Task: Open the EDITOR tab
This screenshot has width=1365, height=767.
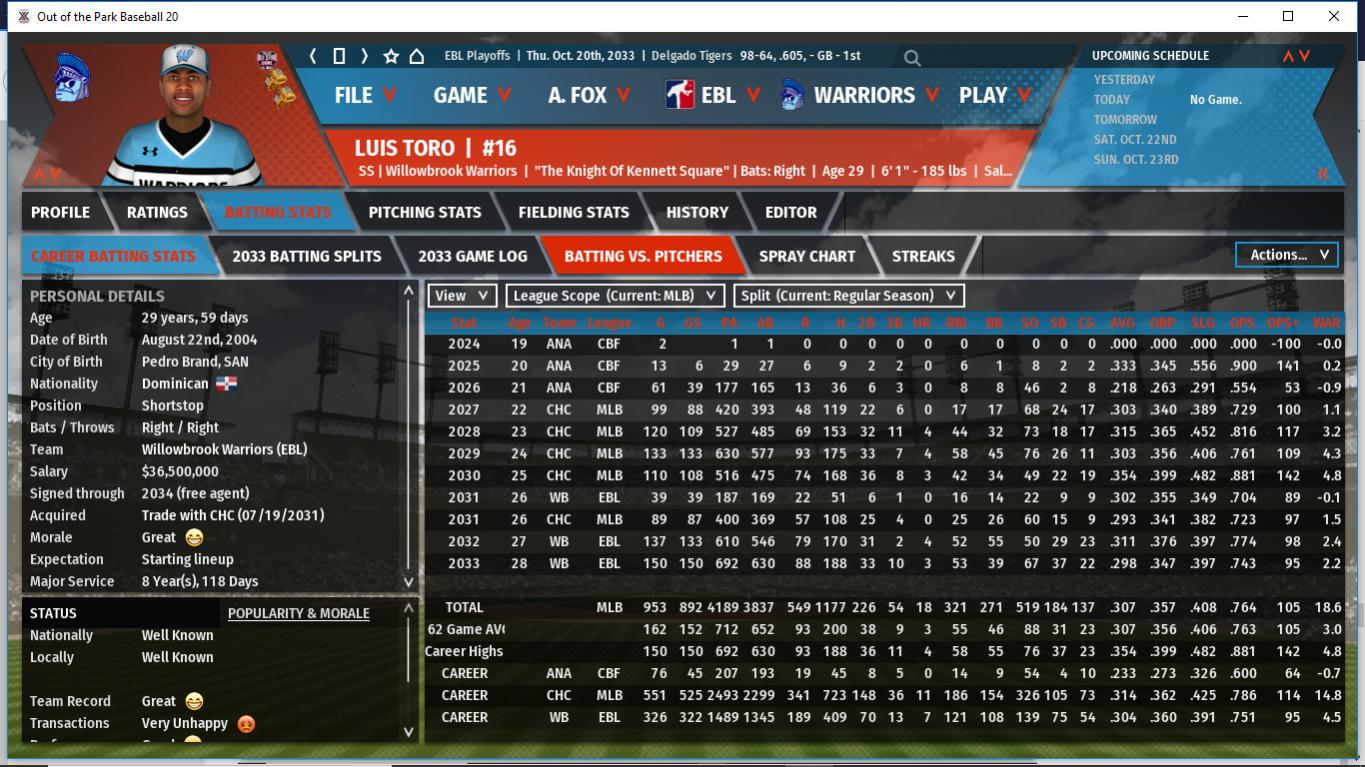Action: (791, 212)
